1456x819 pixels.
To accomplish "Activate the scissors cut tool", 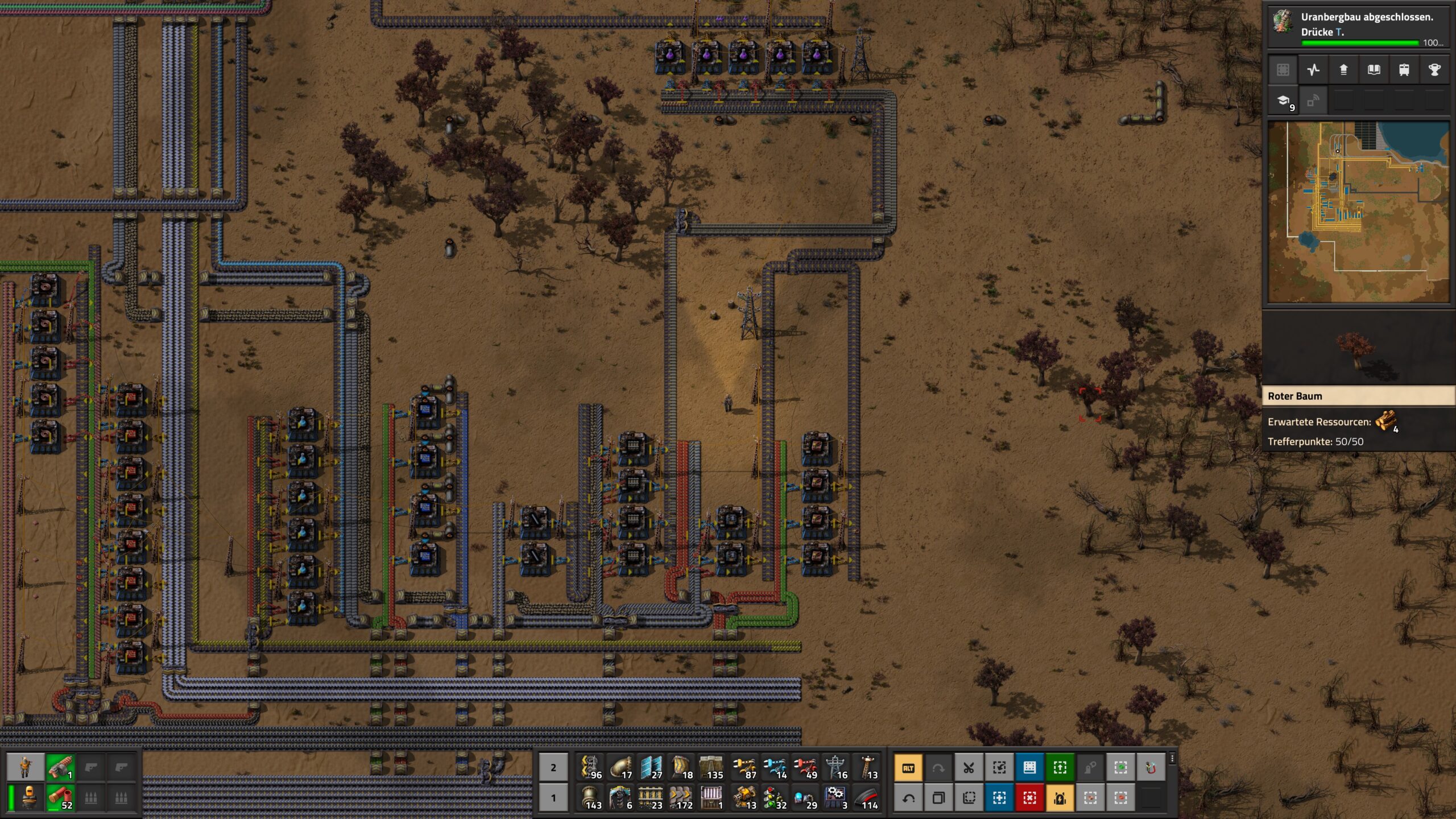I will pyautogui.click(x=969, y=768).
